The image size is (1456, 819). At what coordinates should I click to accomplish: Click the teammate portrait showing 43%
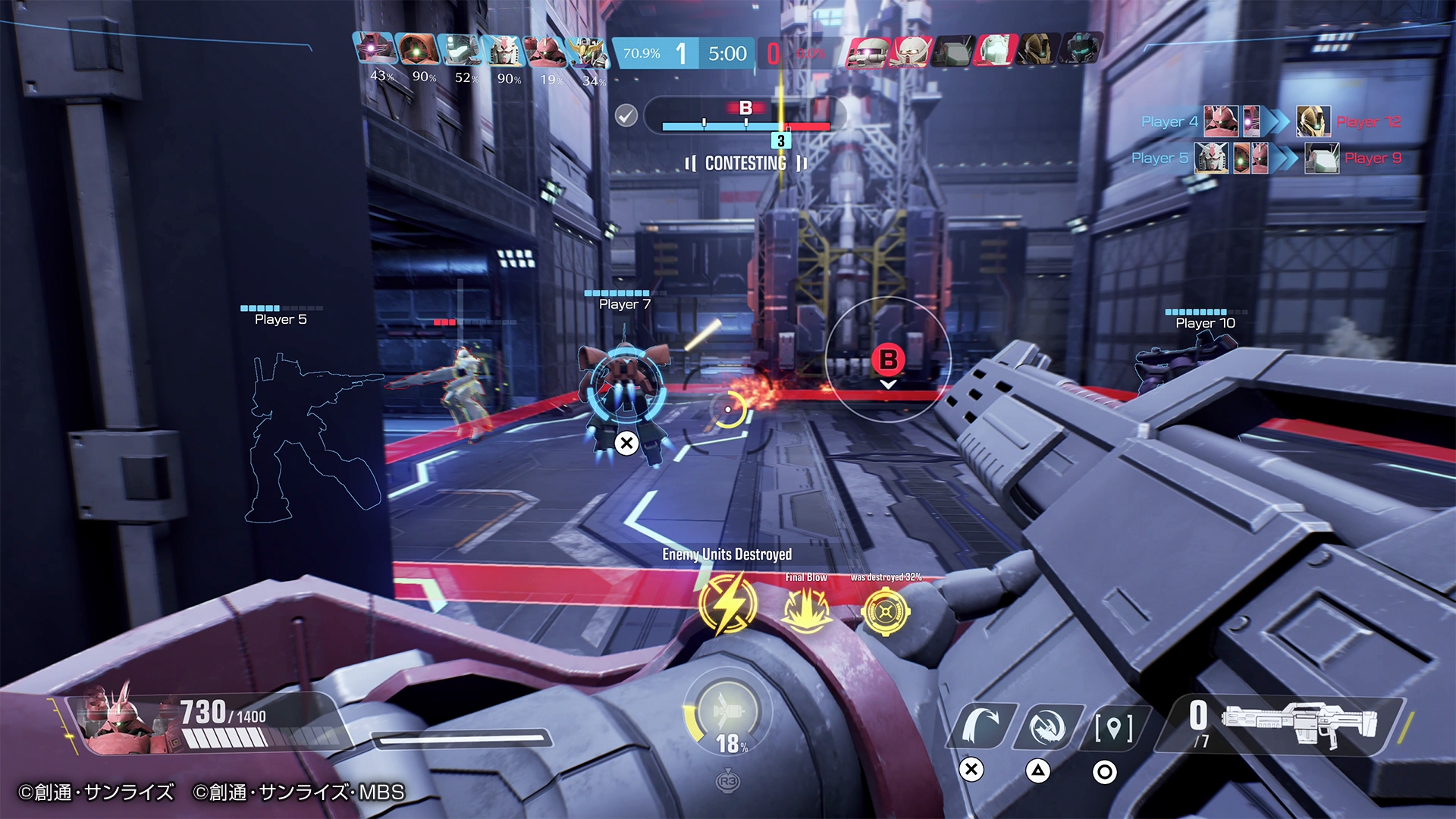coord(375,49)
